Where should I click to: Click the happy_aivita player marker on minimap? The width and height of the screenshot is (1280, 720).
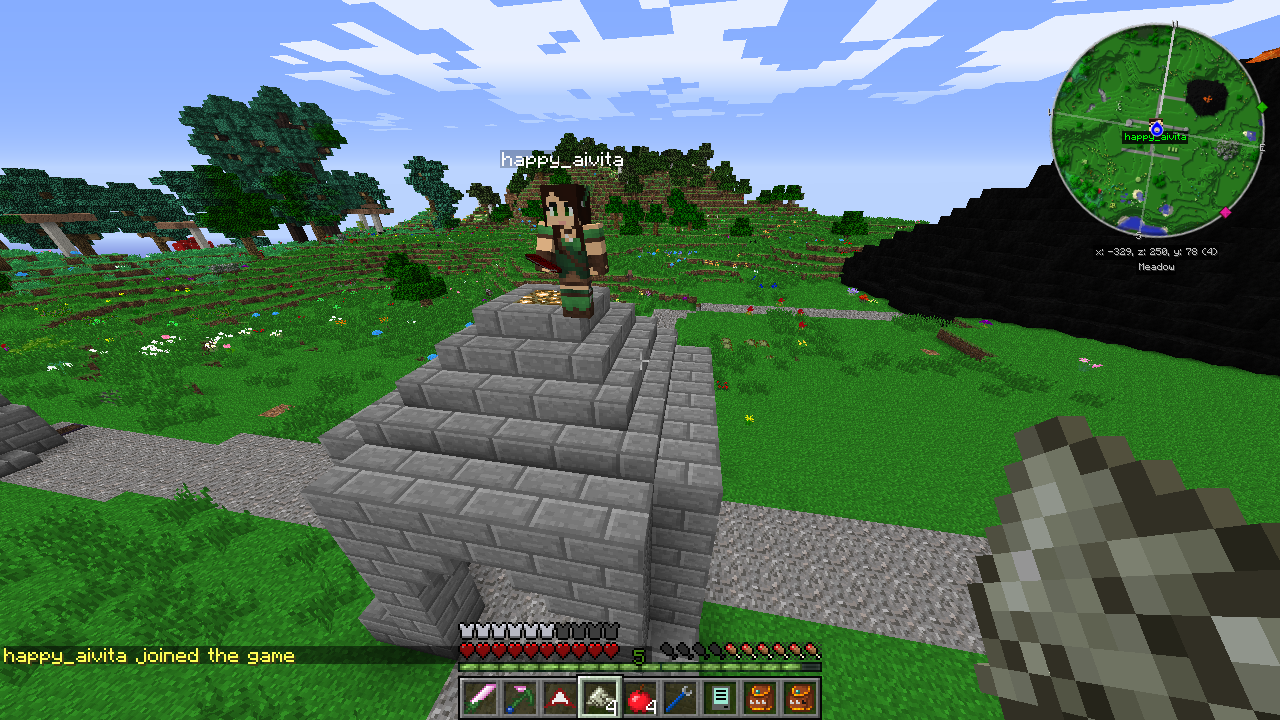1156,129
